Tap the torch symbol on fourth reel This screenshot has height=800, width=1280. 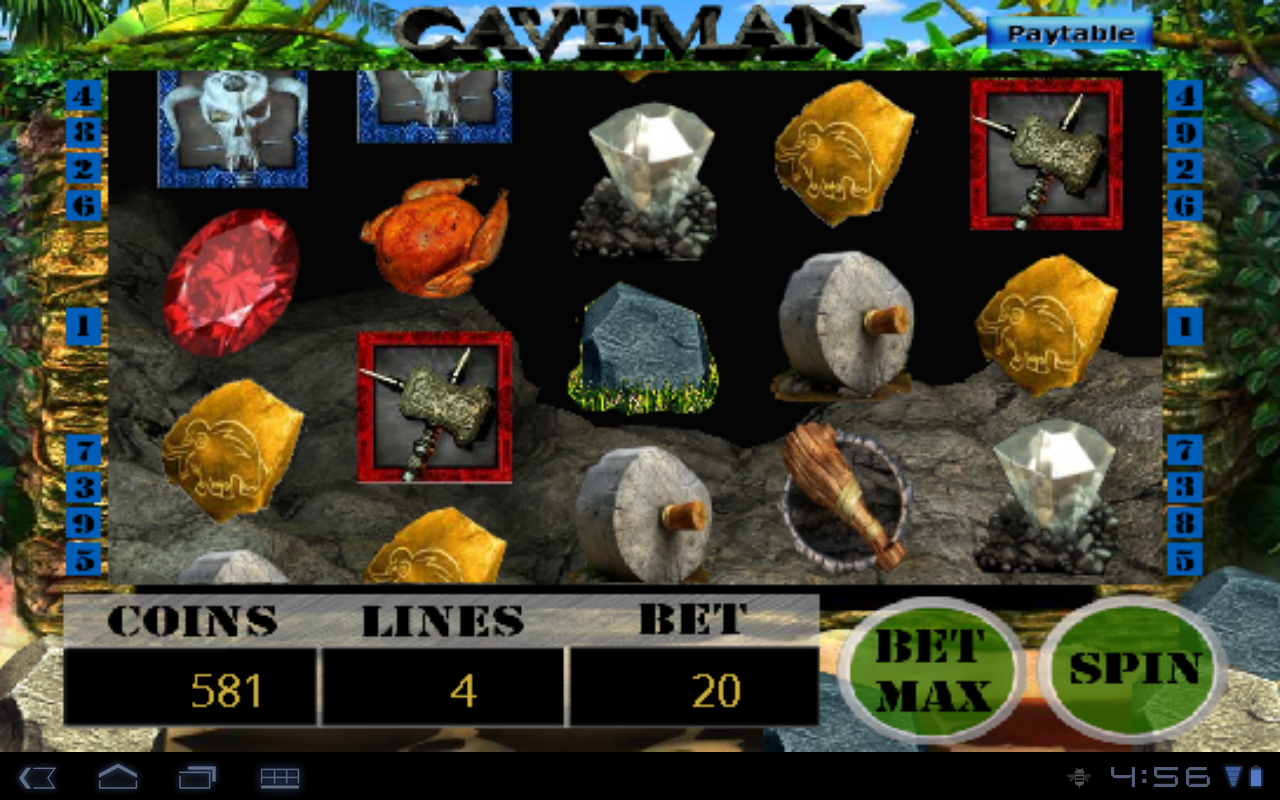[x=845, y=490]
